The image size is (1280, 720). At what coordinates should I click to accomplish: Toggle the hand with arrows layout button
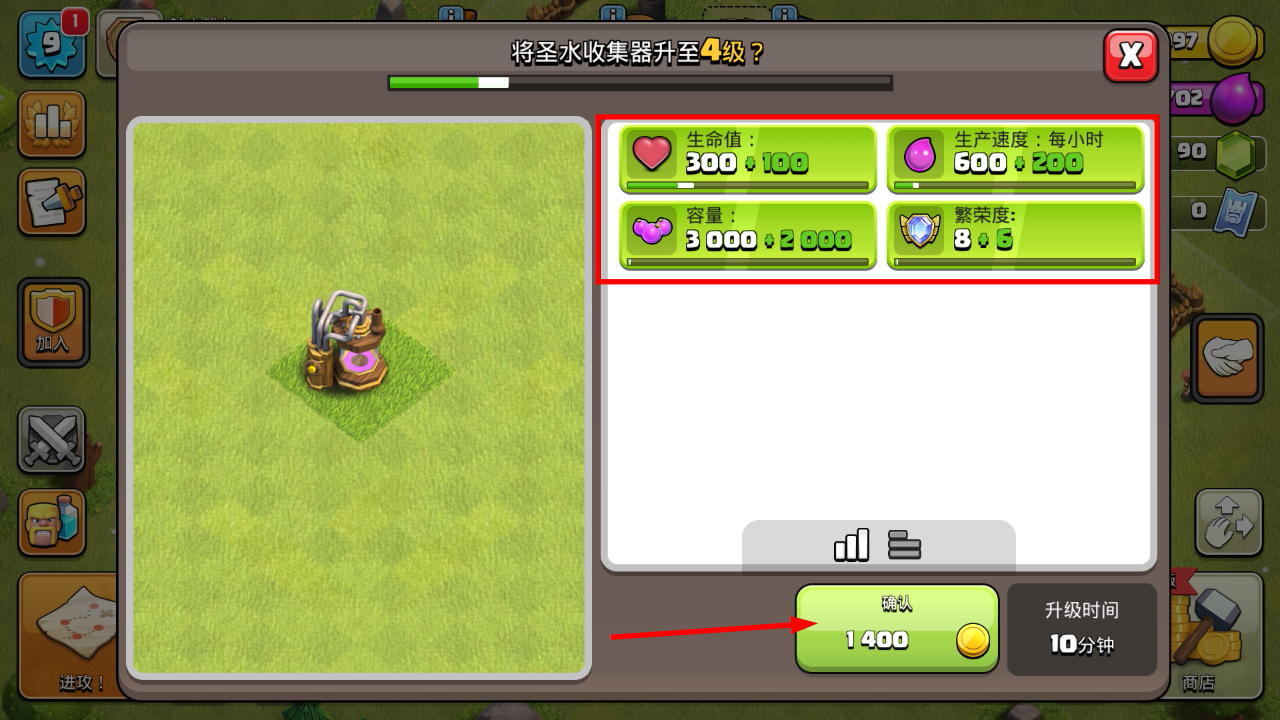tap(1228, 522)
